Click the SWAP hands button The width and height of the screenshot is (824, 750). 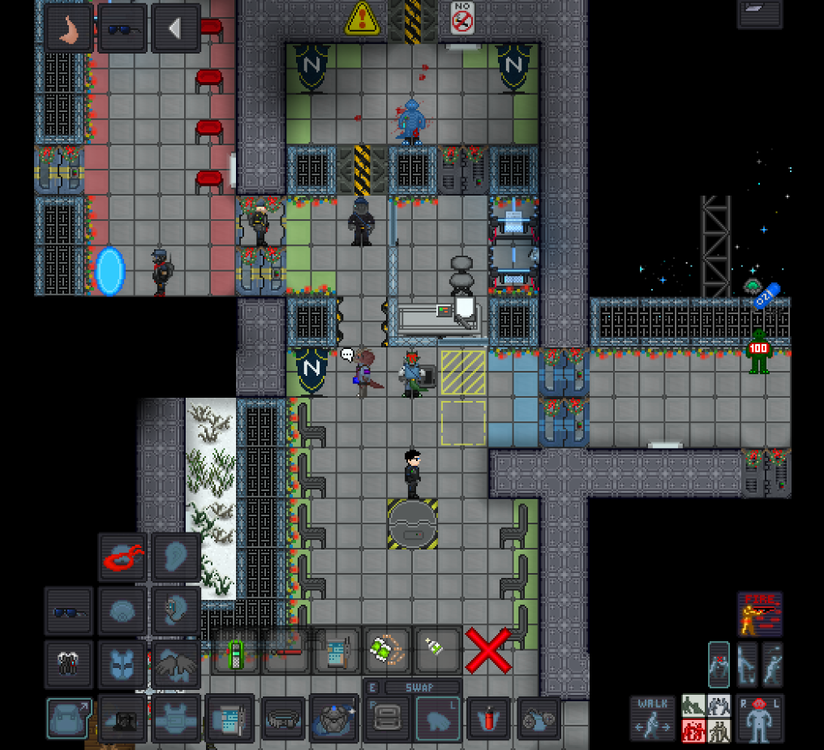pos(412,688)
